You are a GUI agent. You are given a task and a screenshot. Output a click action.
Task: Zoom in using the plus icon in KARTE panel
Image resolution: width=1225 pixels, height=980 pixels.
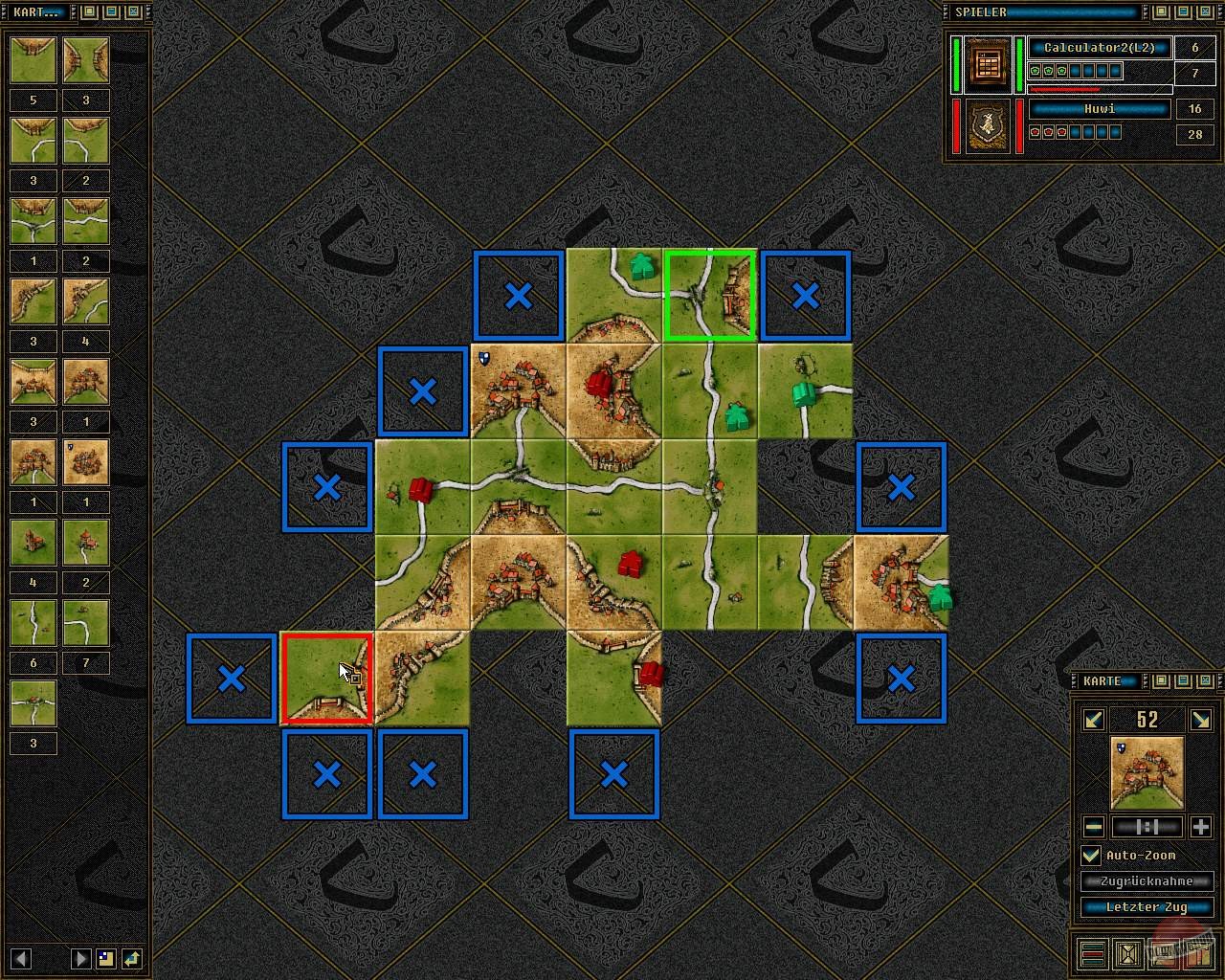coord(1202,826)
